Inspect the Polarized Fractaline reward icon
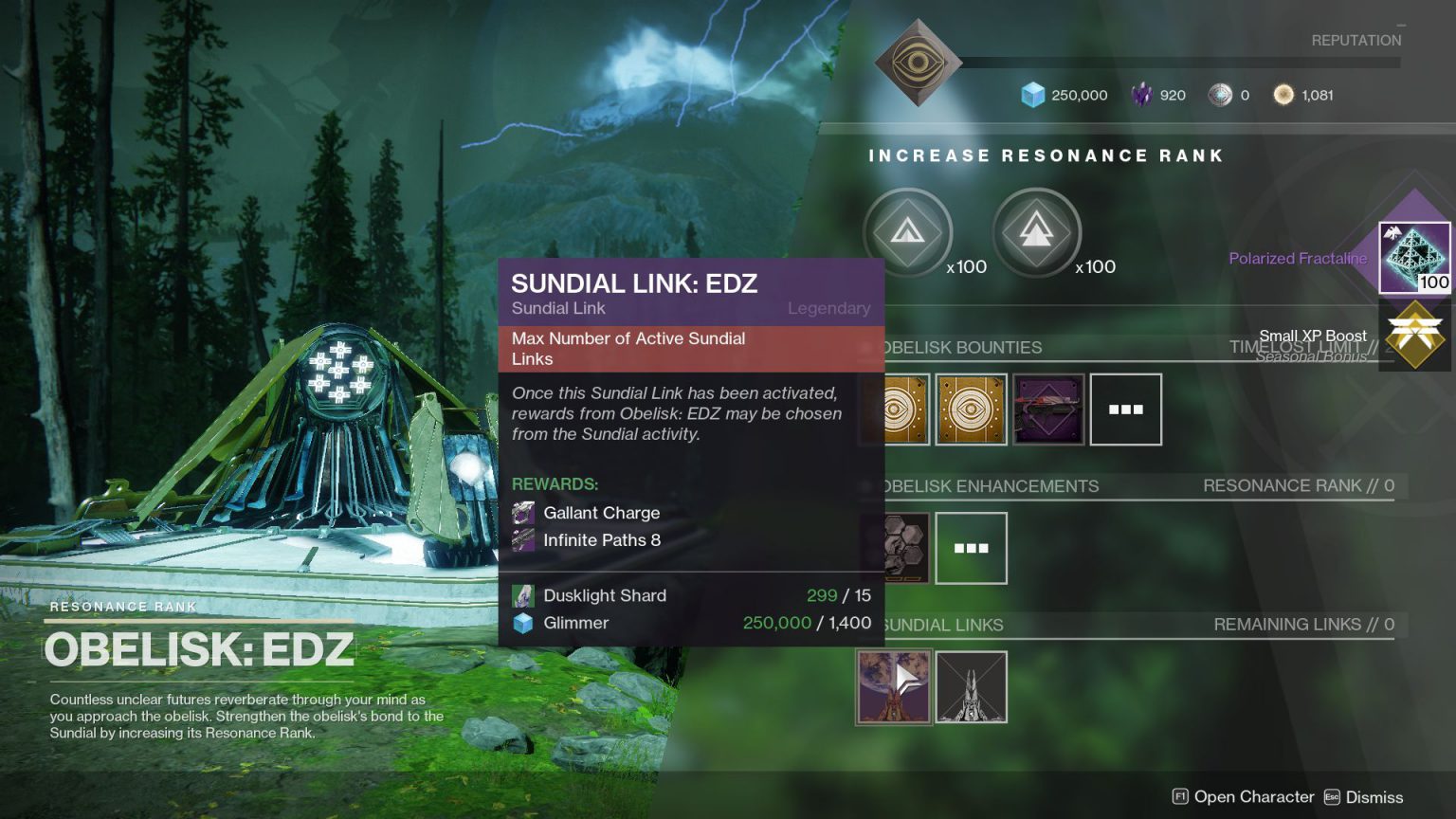1456x819 pixels. (x=1414, y=258)
